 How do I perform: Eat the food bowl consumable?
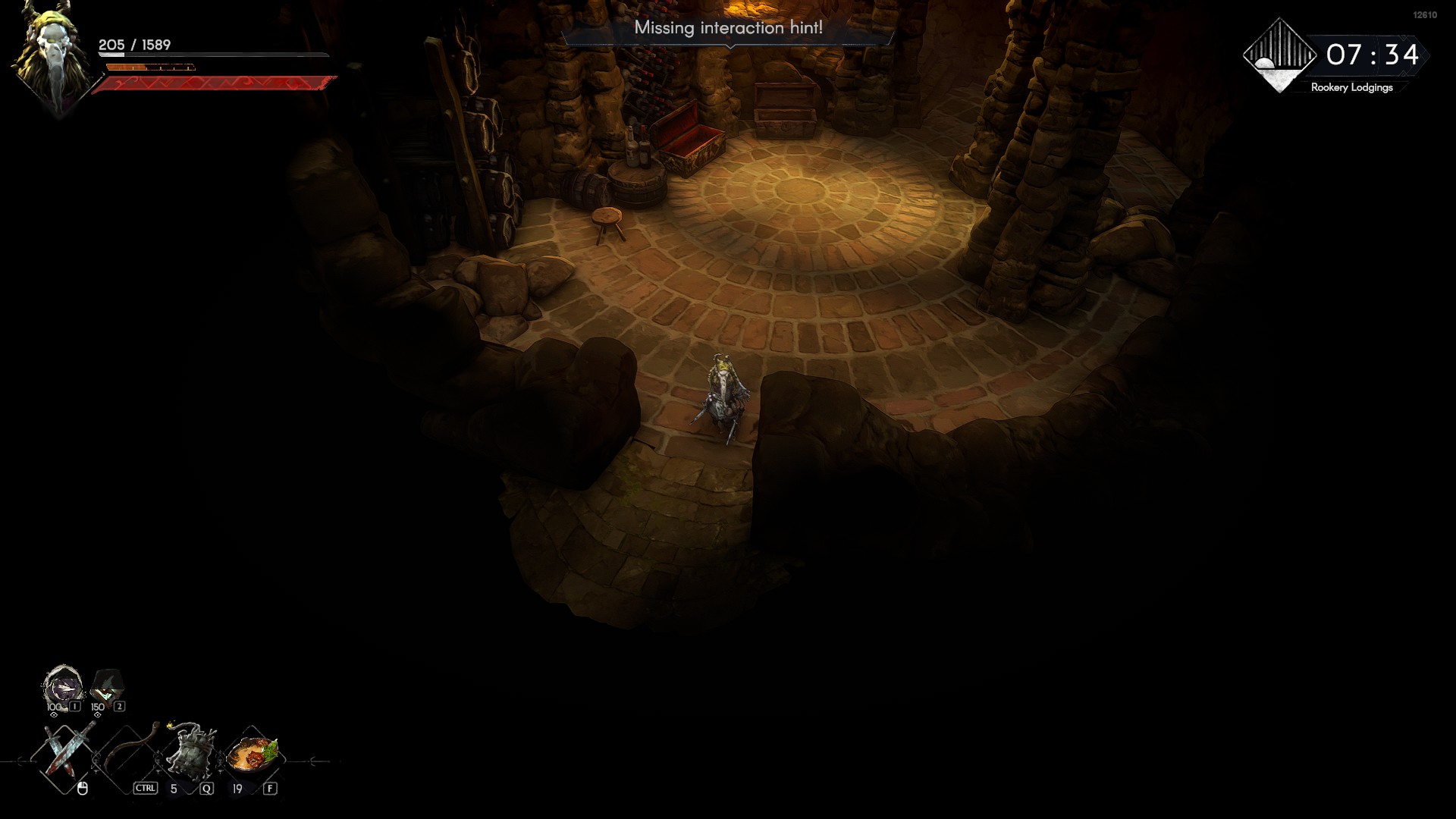(254, 755)
